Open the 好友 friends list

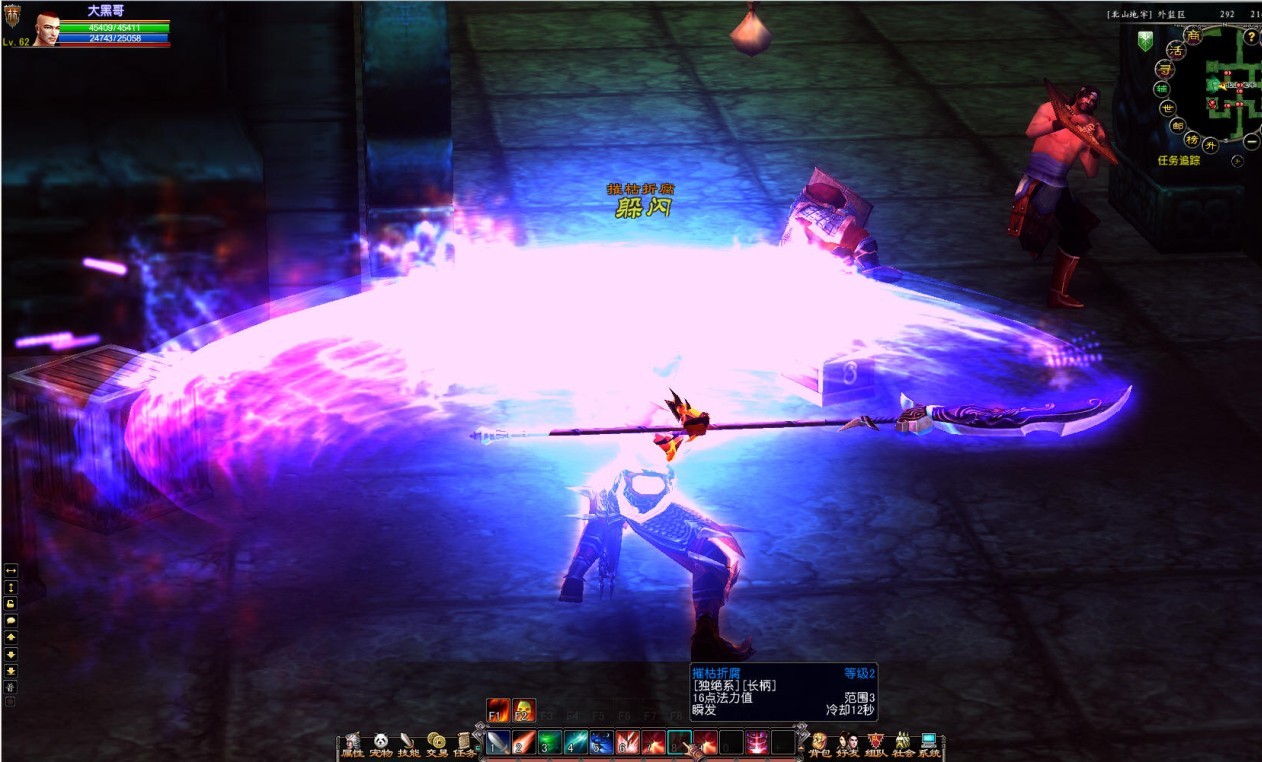coord(847,744)
